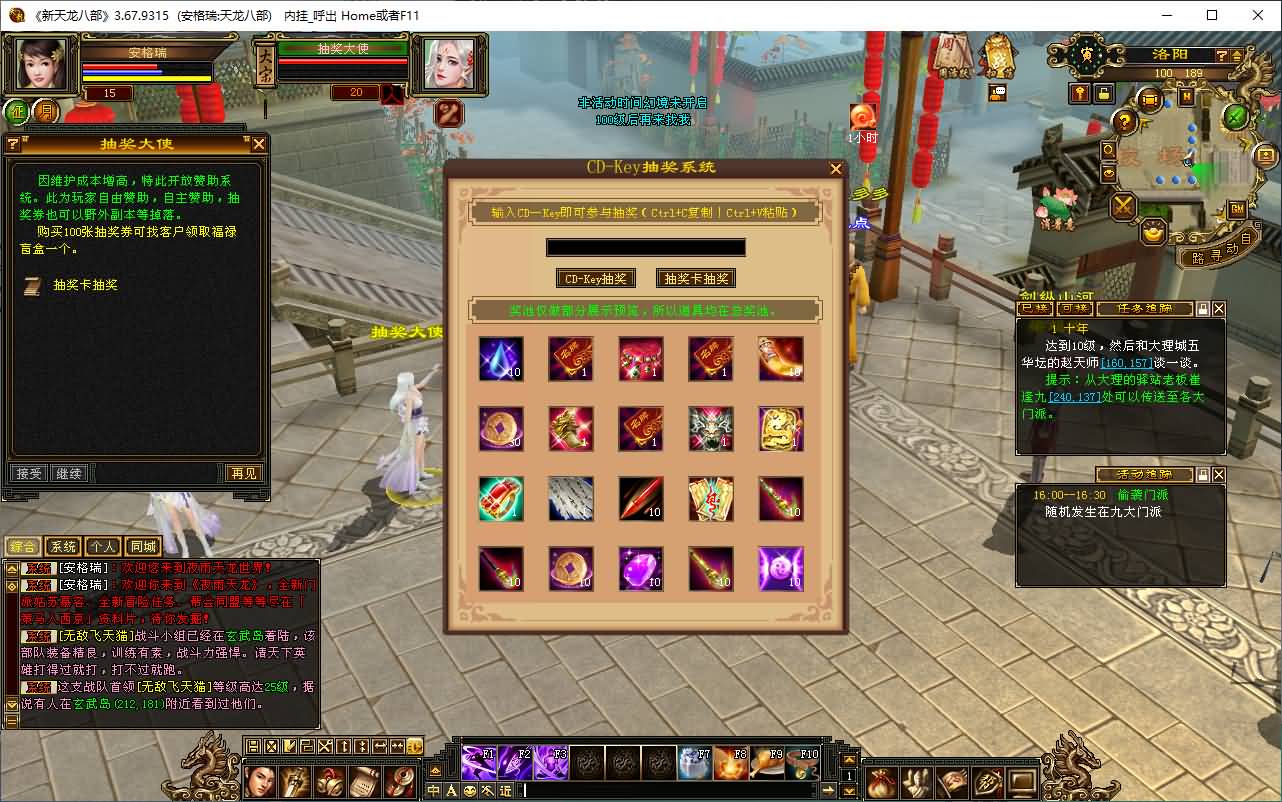The image size is (1282, 802).
Task: Maximize the game window
Action: (x=1212, y=15)
